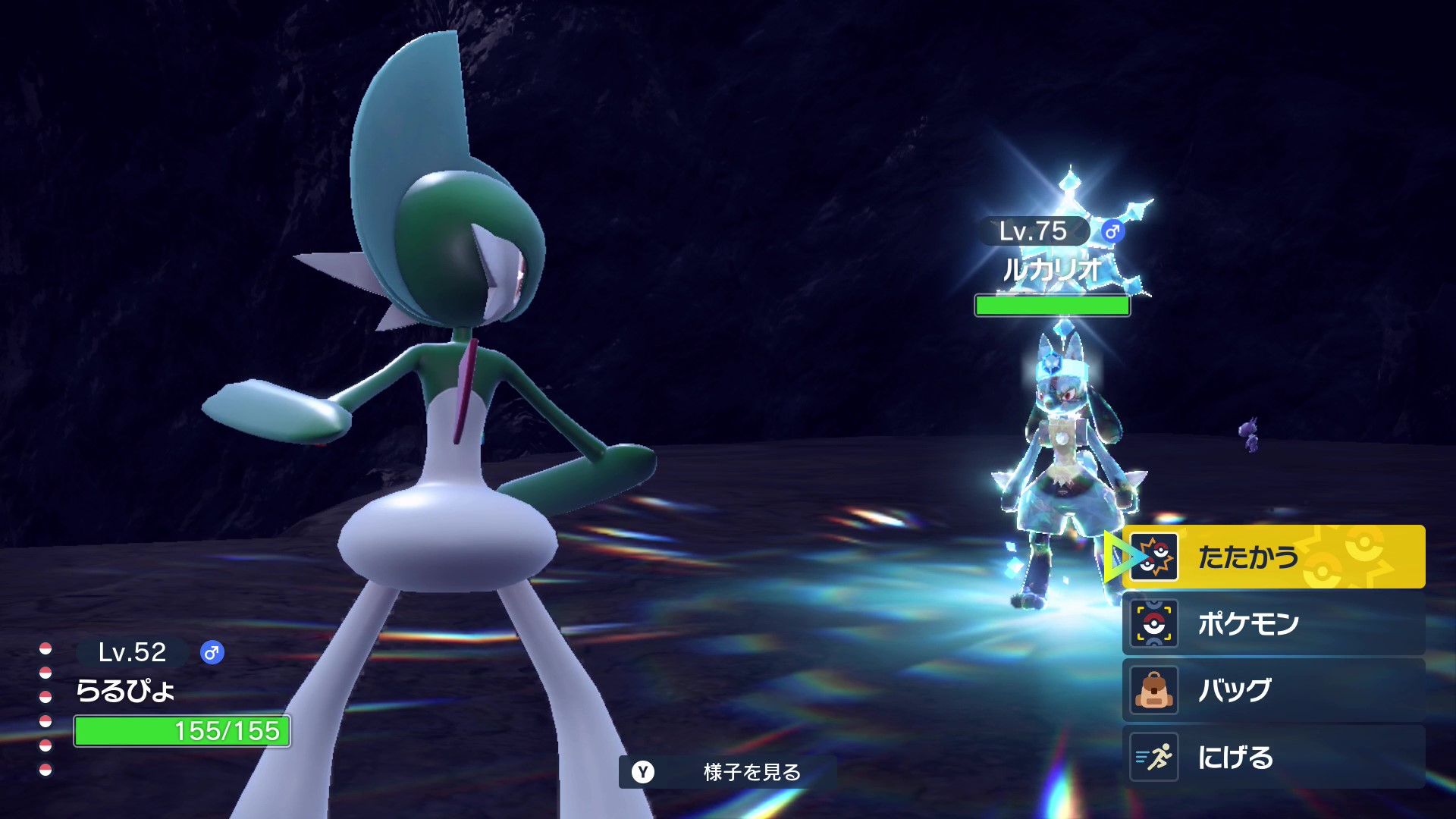The width and height of the screenshot is (1456, 819).
Task: Click the 様子を見る status check button
Action: (x=728, y=772)
